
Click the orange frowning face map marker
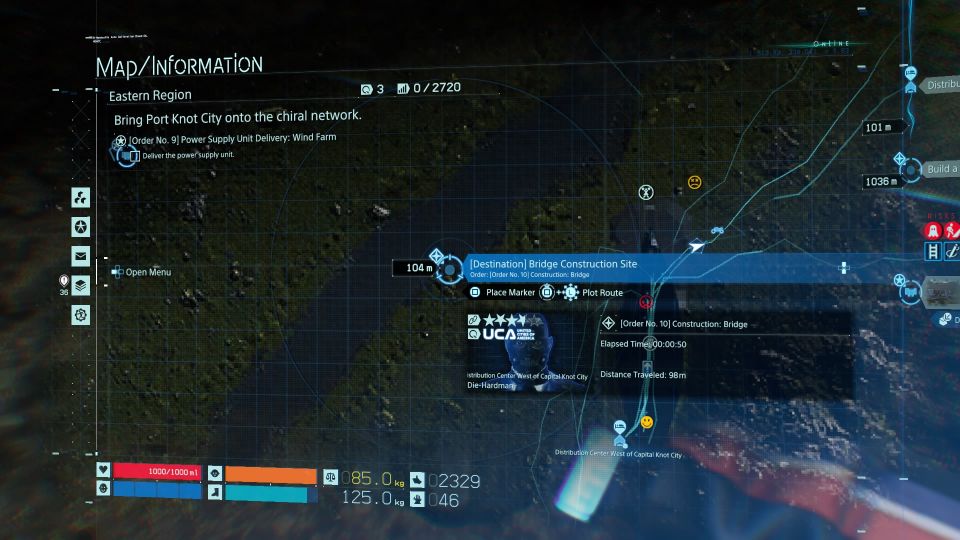(x=694, y=182)
